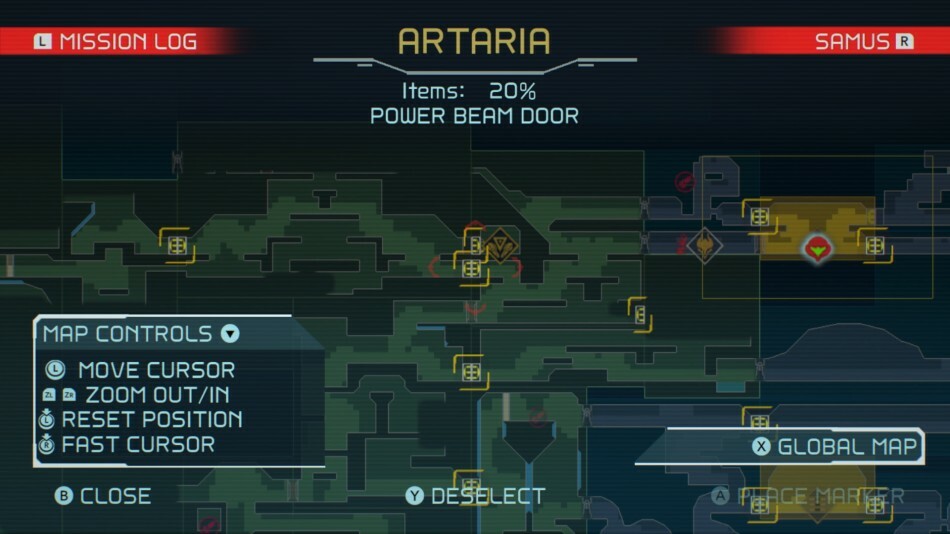Deselect the highlighted Power Beam Door
This screenshot has width=950, height=534.
click(475, 496)
